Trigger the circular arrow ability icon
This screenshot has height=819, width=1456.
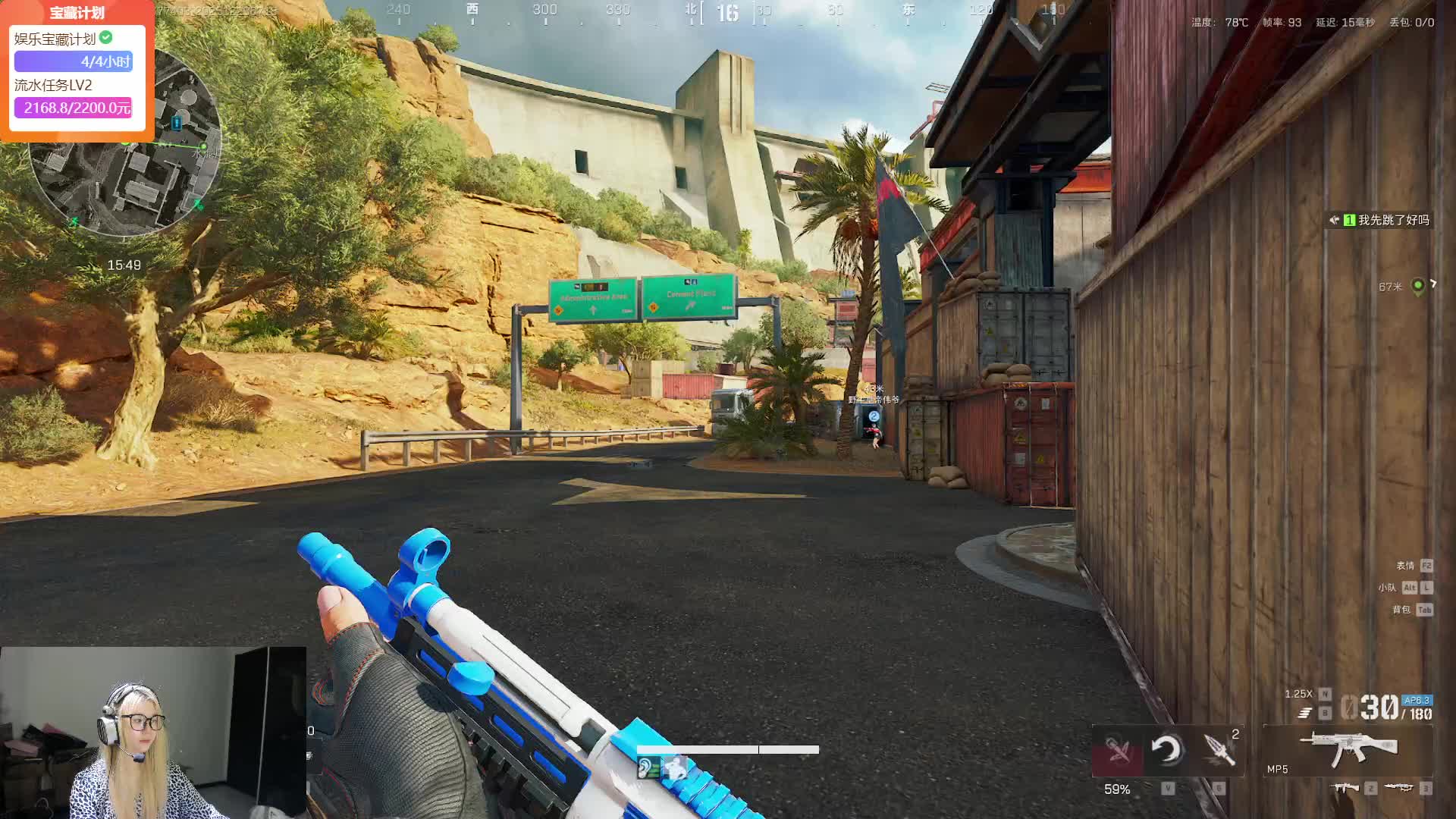[1166, 750]
